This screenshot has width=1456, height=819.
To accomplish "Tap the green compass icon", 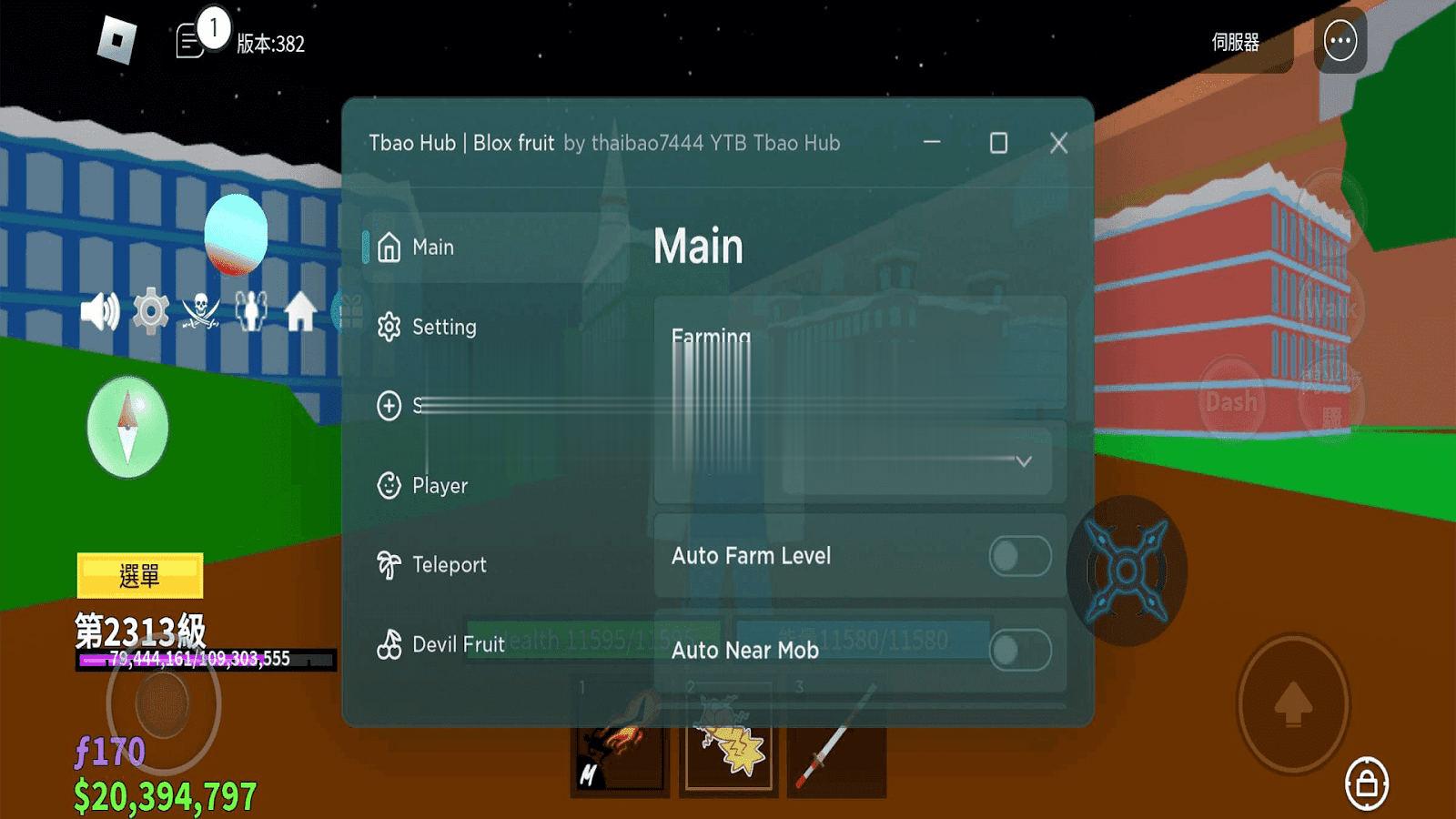I will coord(127,427).
